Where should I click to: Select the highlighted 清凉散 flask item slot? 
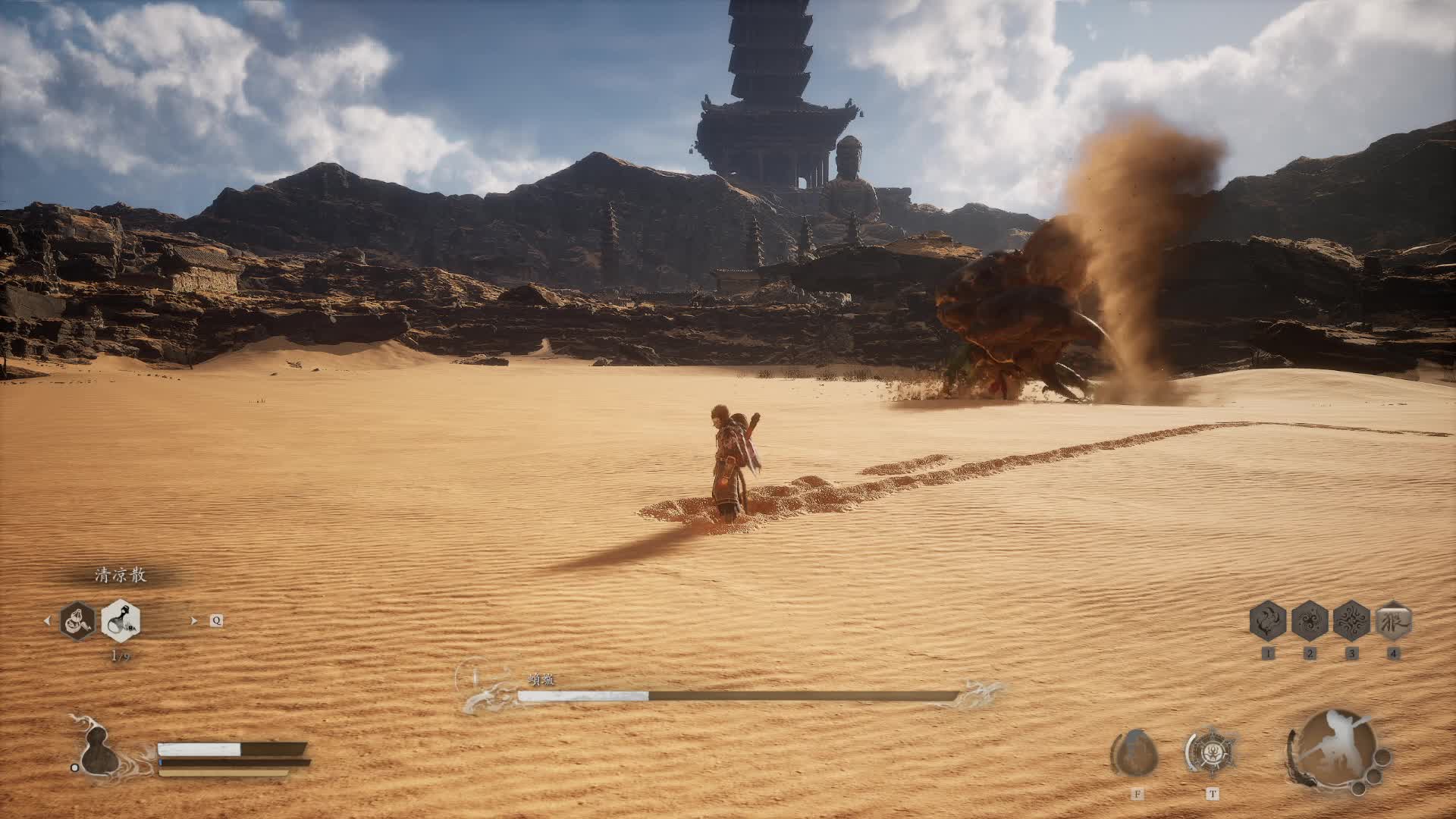120,620
